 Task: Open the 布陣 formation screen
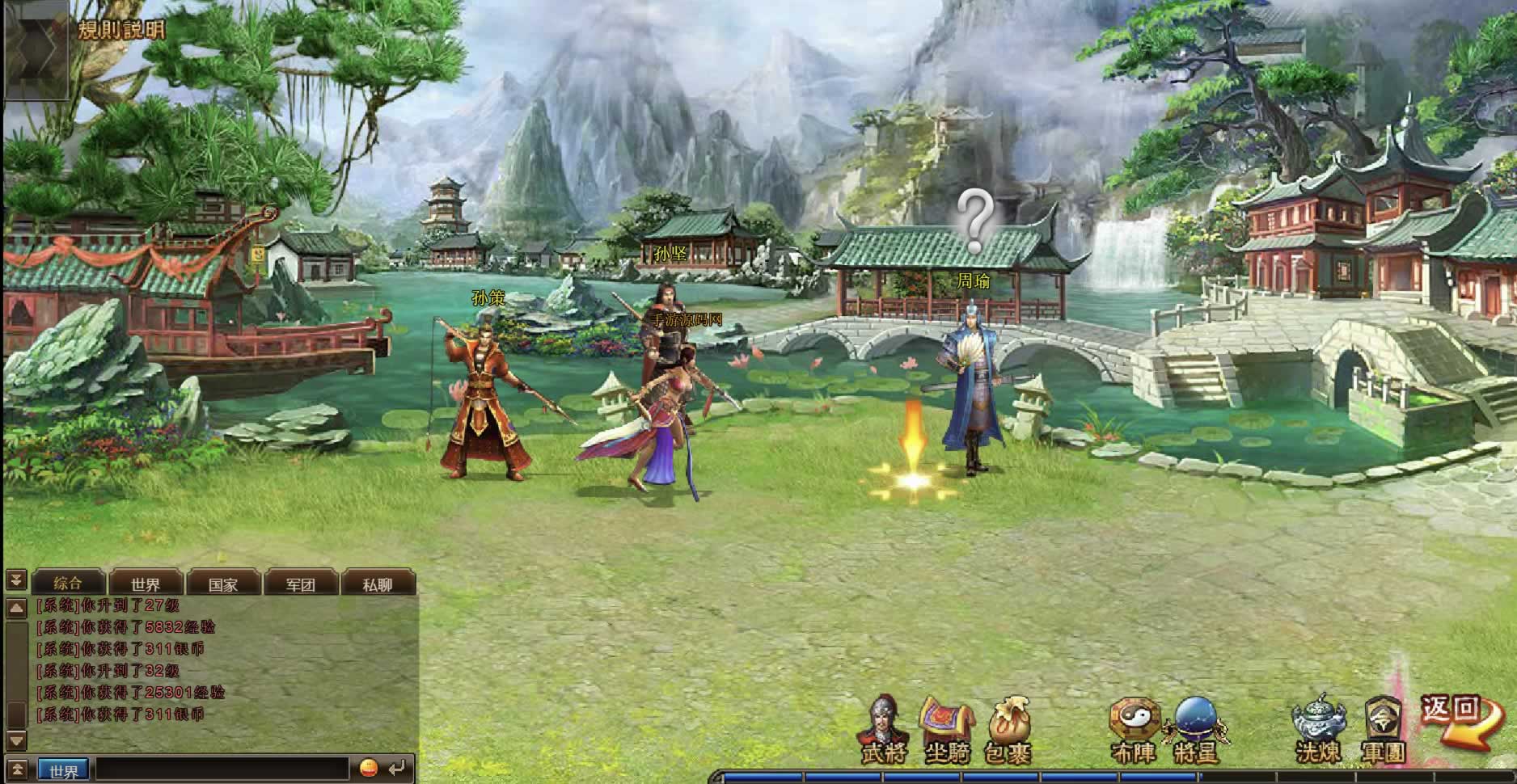coord(1134,731)
